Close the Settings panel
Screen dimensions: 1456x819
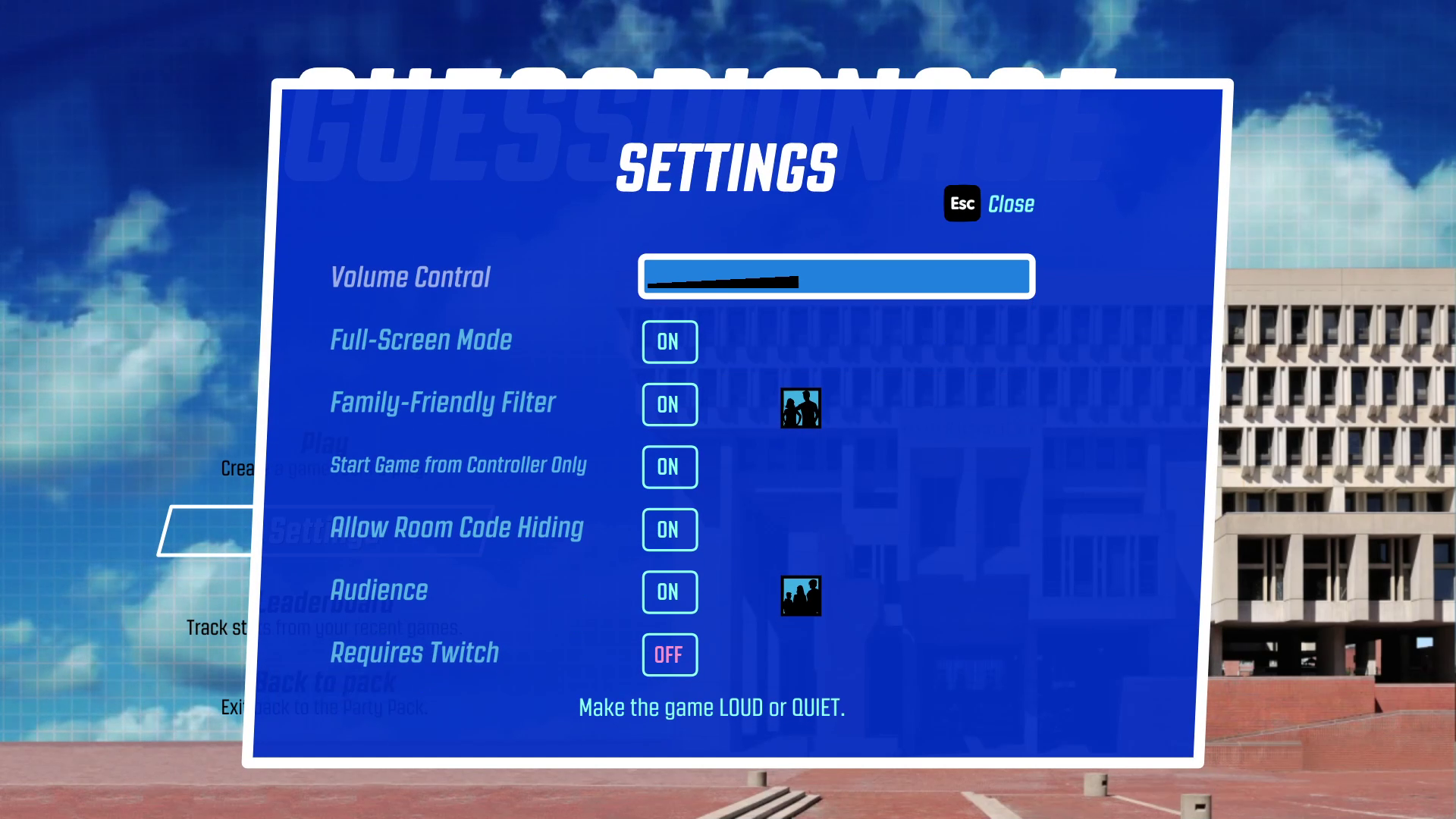pyautogui.click(x=990, y=204)
